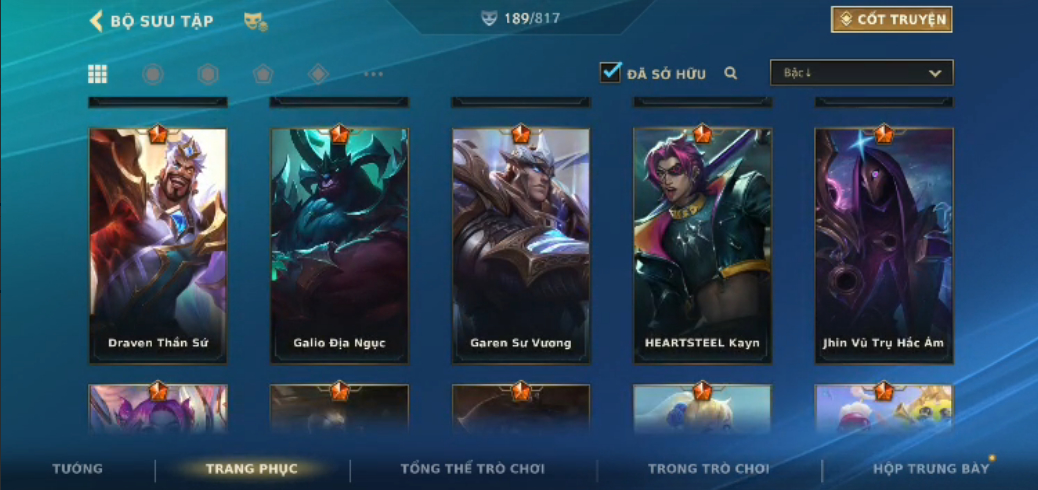Click the magnifying glass search icon
The image size is (1038, 490).
[731, 73]
